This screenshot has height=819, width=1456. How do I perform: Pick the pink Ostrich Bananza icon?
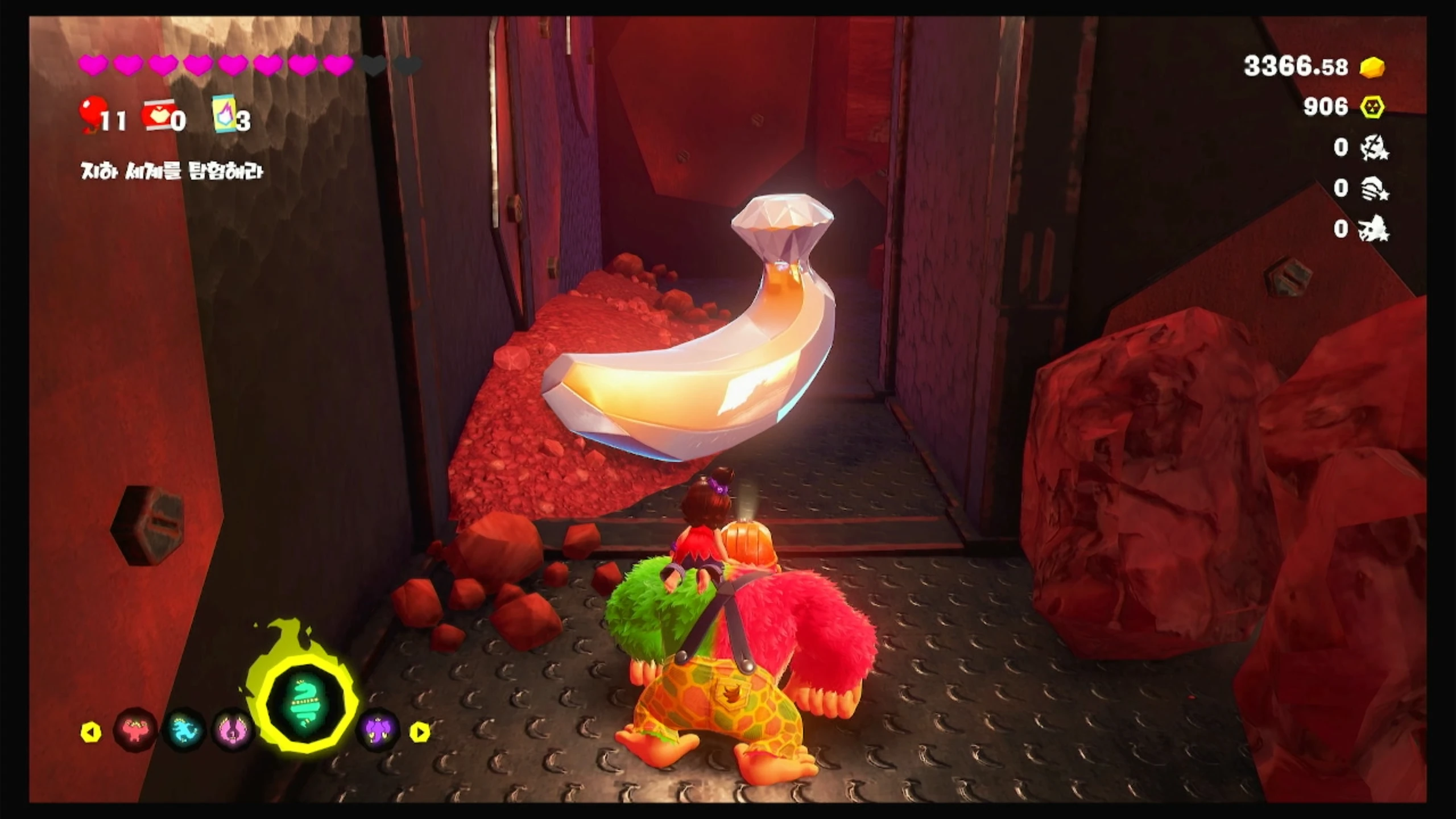coord(234,731)
